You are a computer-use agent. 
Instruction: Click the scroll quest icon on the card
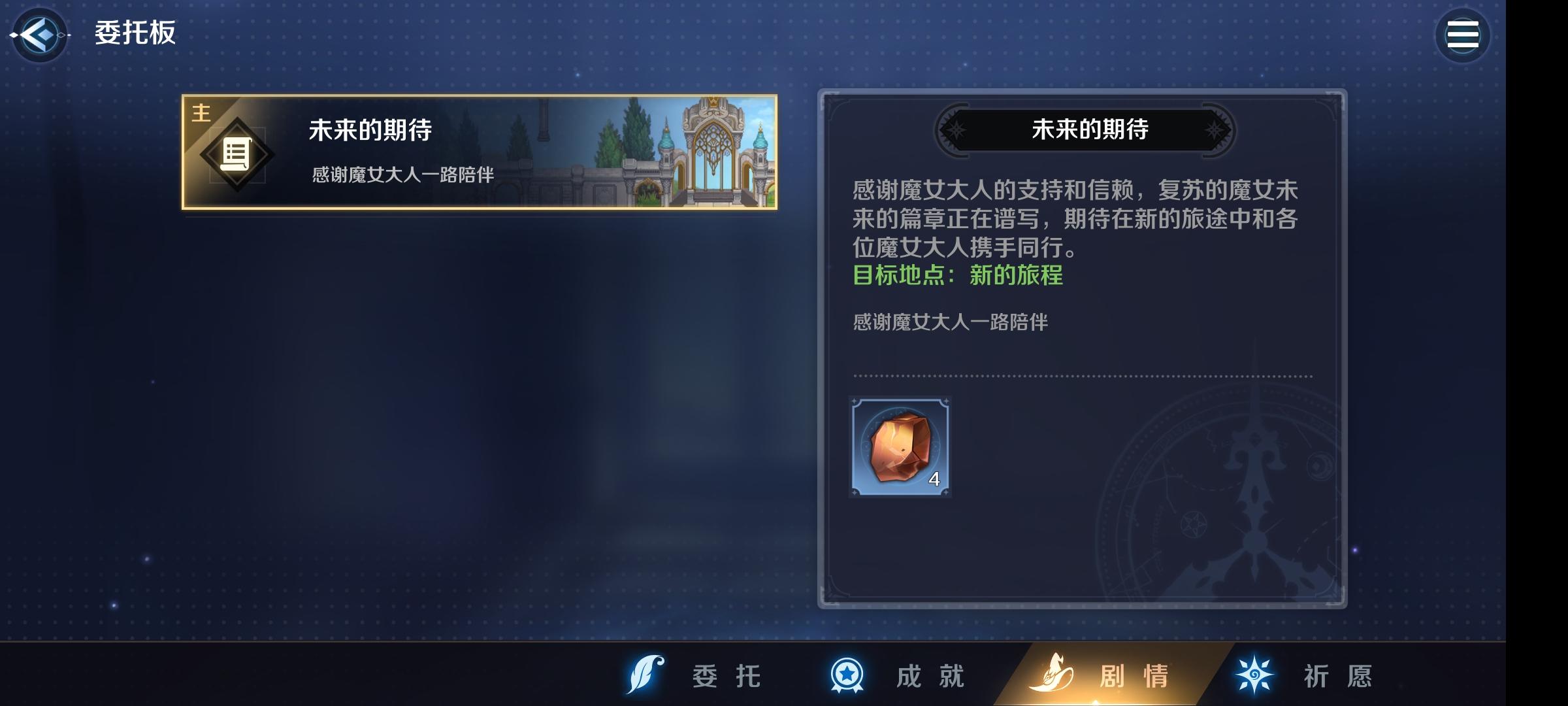[x=237, y=155]
